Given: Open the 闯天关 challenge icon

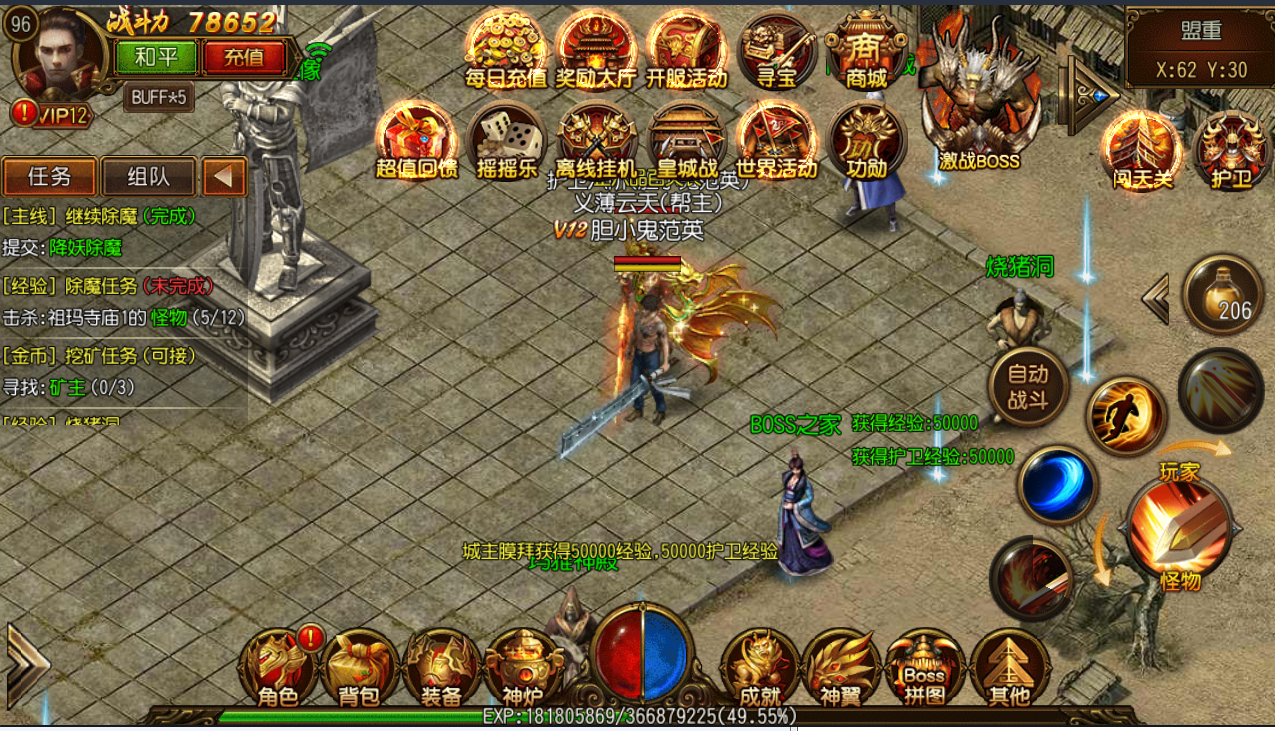Looking at the screenshot, I should coord(1142,150).
